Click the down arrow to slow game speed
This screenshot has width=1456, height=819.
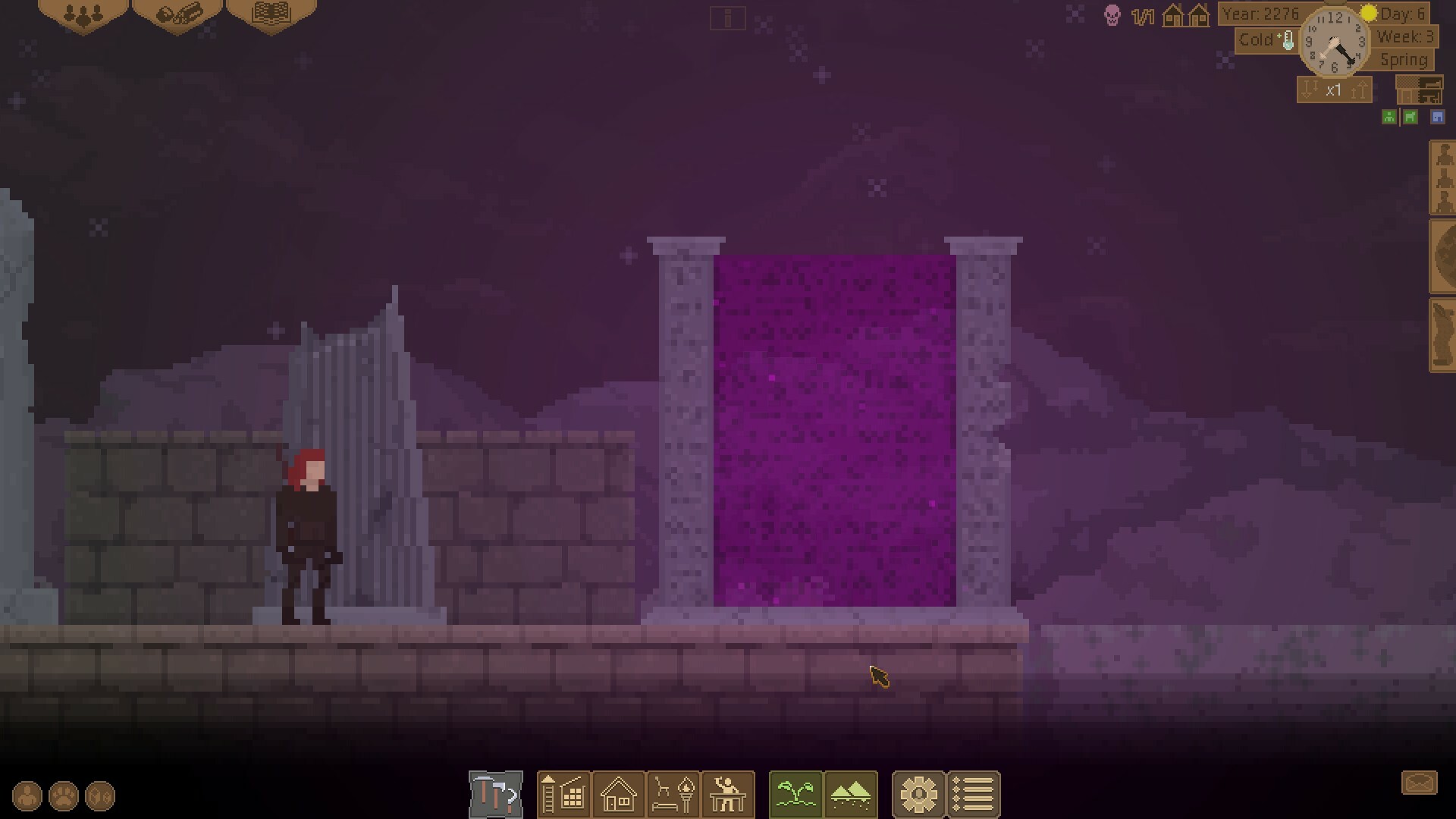pos(1309,89)
